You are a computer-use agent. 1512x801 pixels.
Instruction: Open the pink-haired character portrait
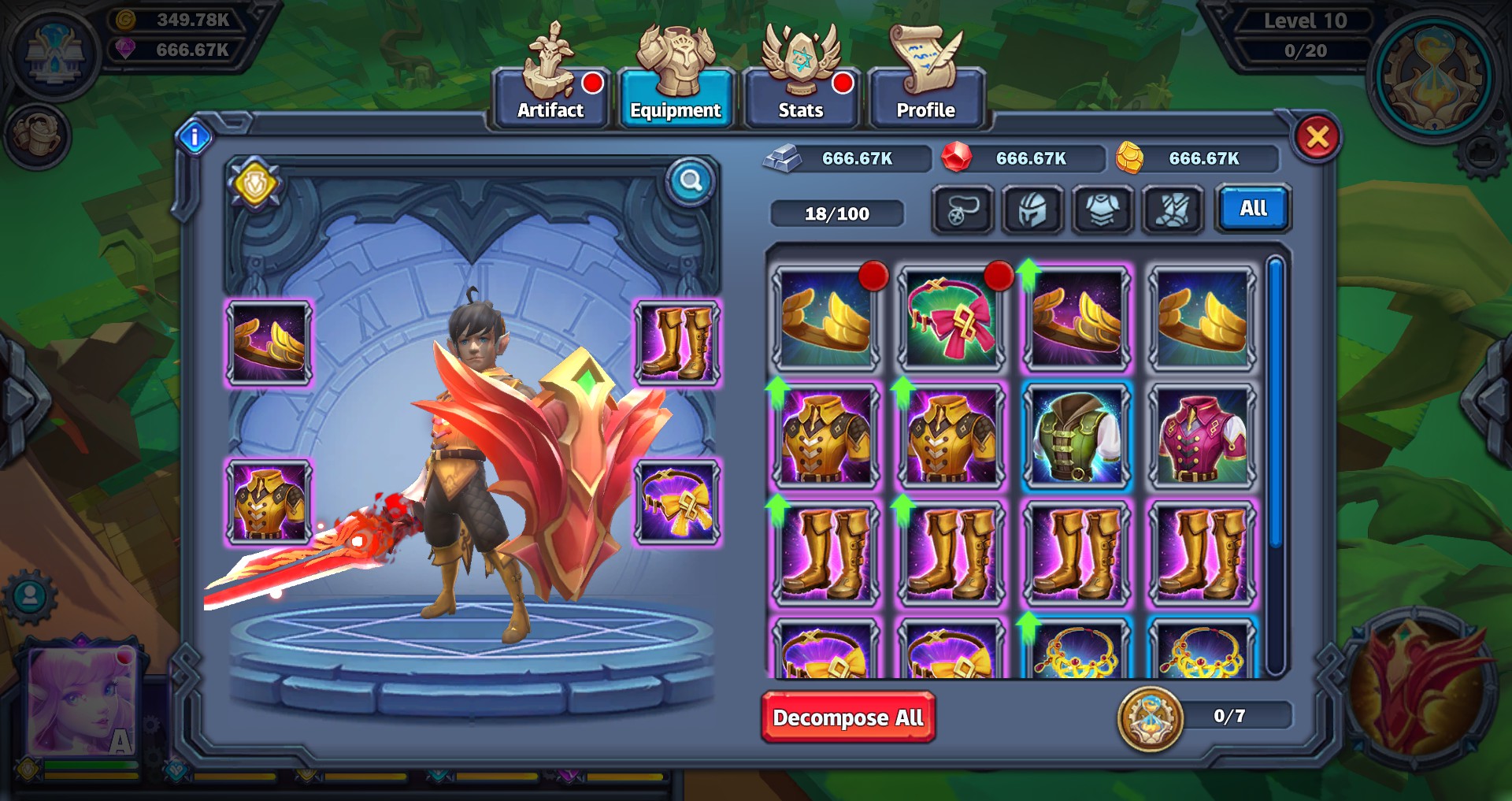83,701
